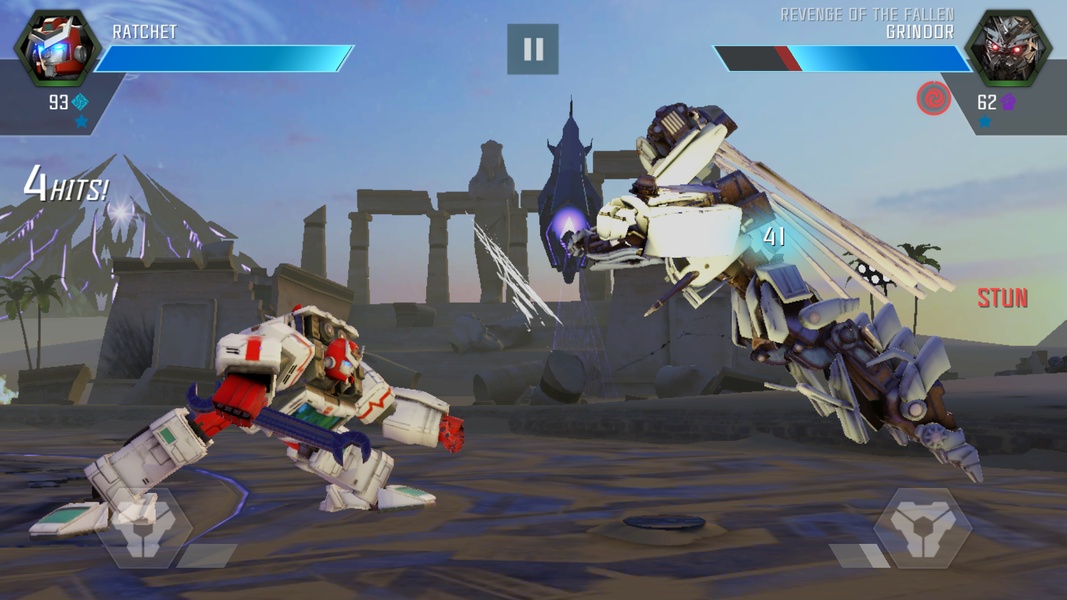1067x600 pixels.
Task: Tap Ratchet's hexagonal portrait
Action: (x=57, y=48)
